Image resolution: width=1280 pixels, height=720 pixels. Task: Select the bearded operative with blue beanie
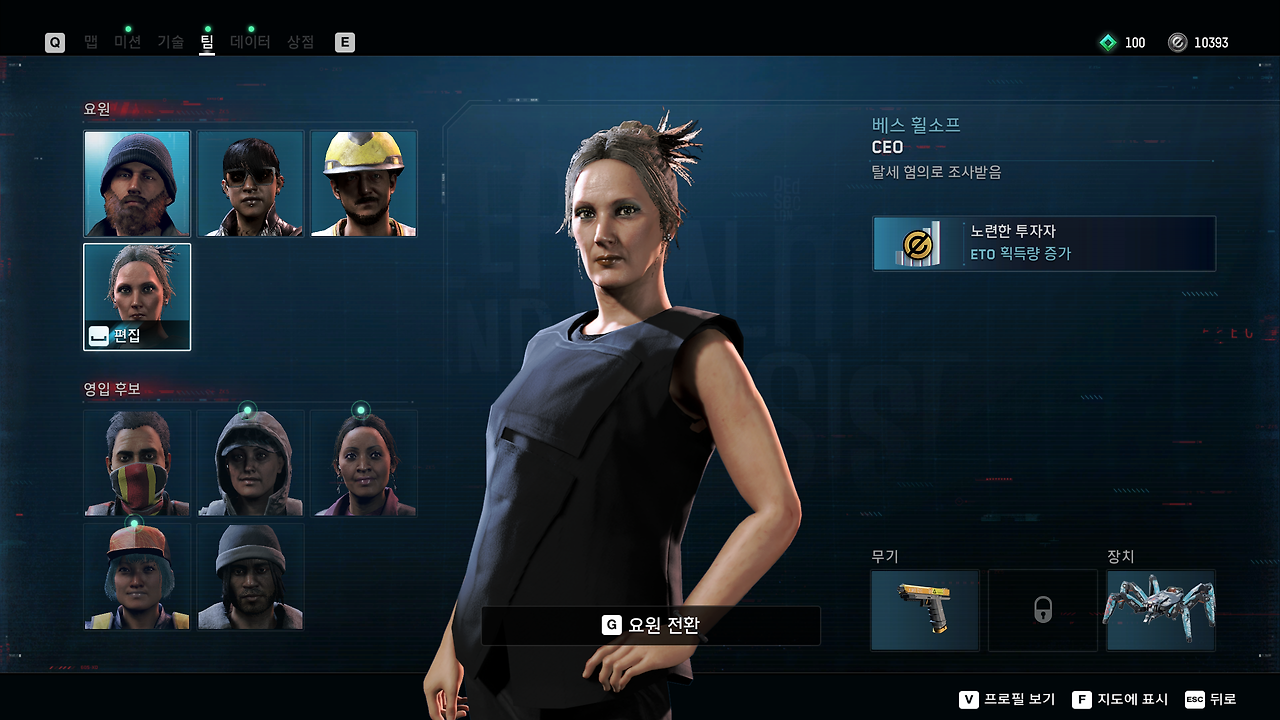(137, 181)
